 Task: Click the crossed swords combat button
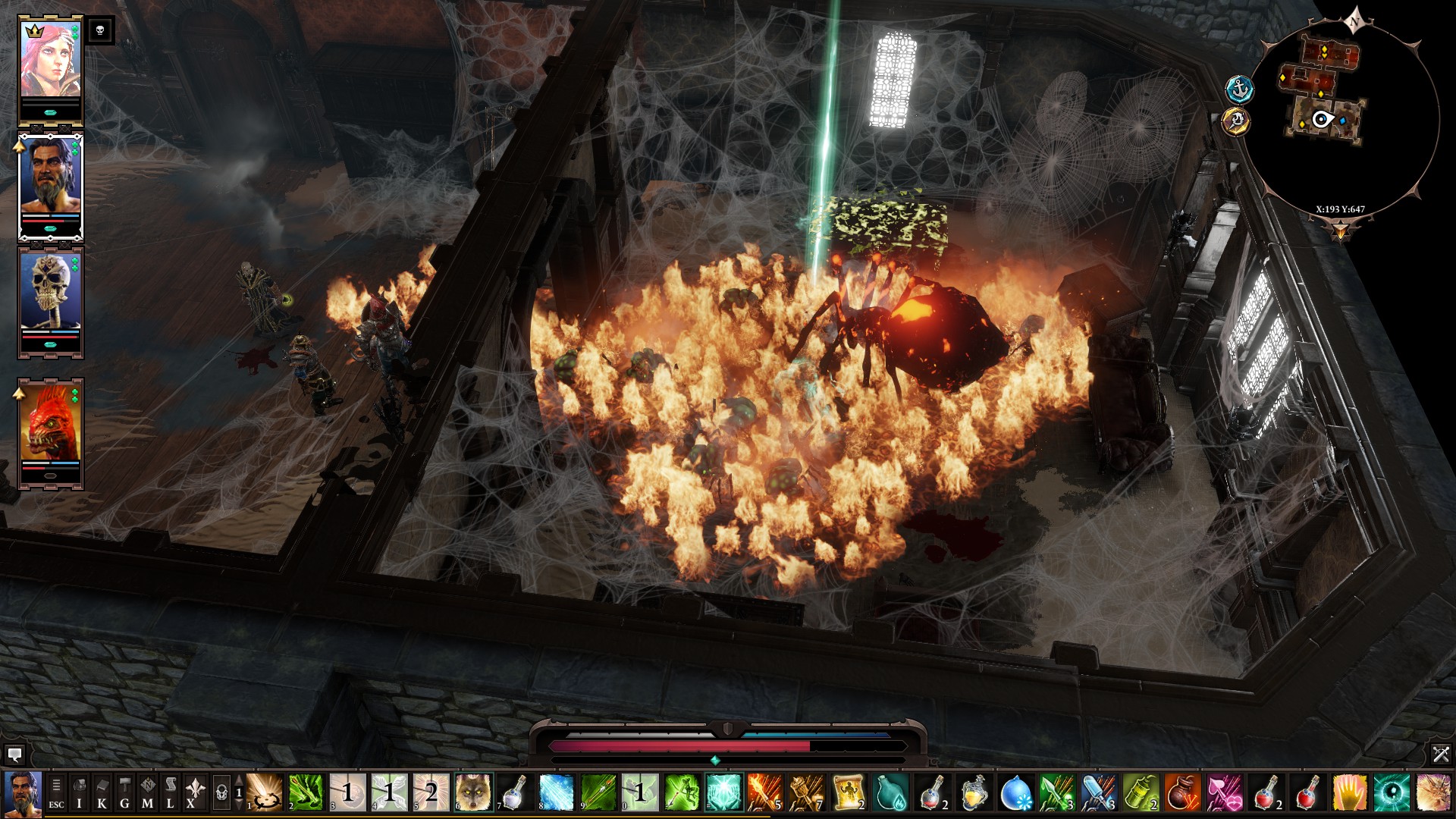click(x=1440, y=754)
